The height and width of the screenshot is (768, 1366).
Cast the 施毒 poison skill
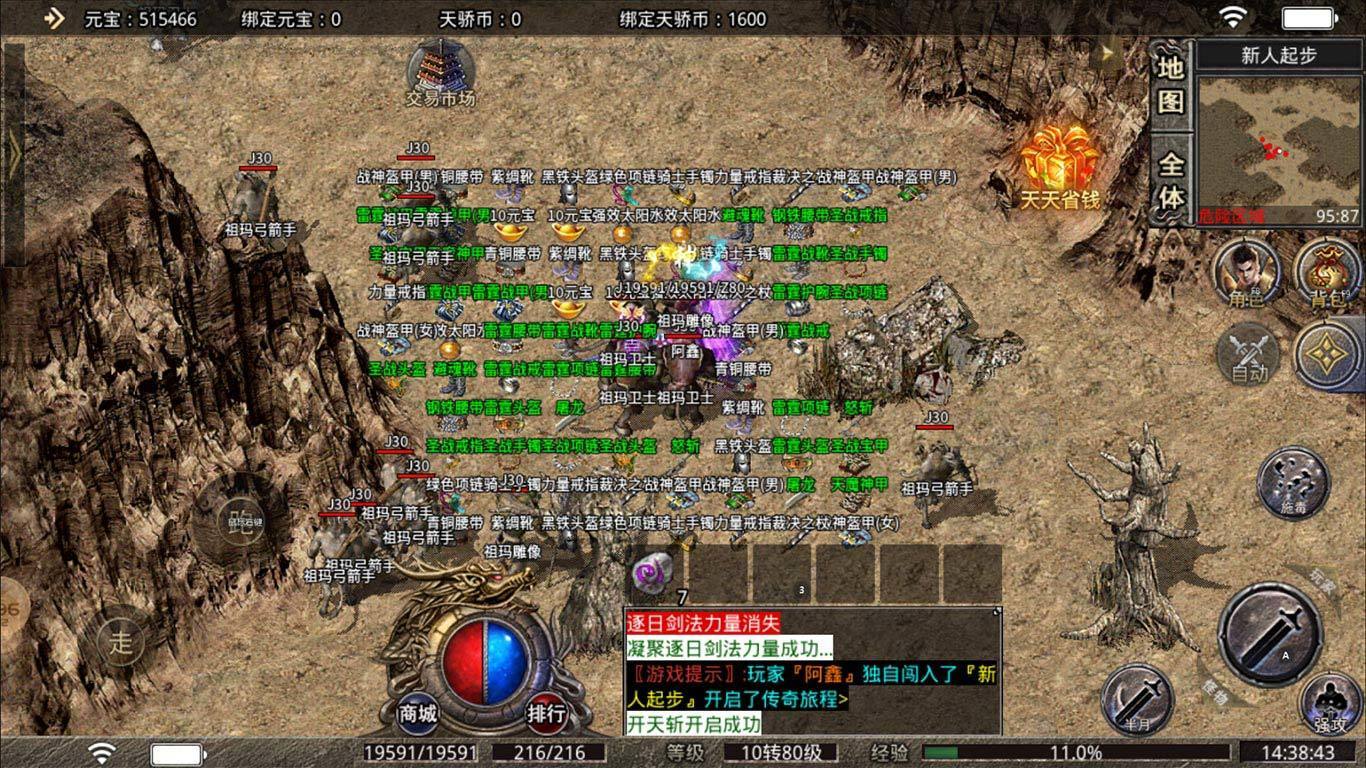point(1293,482)
